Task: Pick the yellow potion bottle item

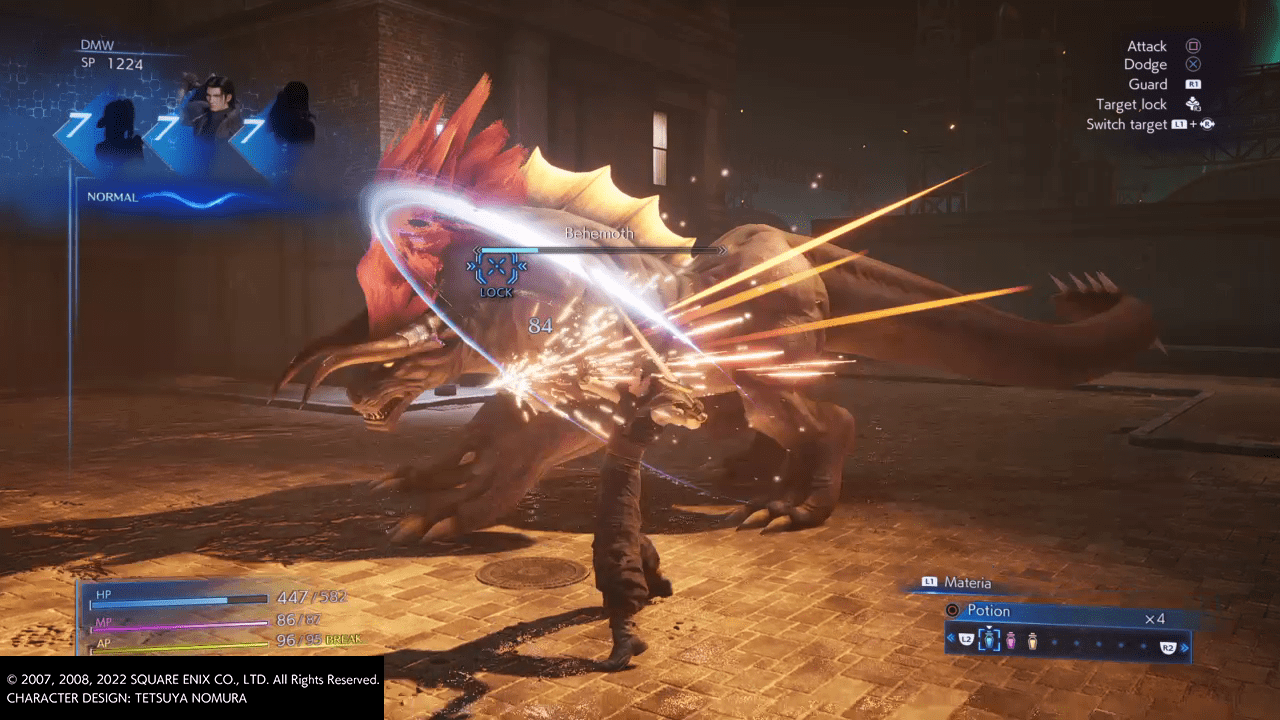Action: (x=1032, y=641)
